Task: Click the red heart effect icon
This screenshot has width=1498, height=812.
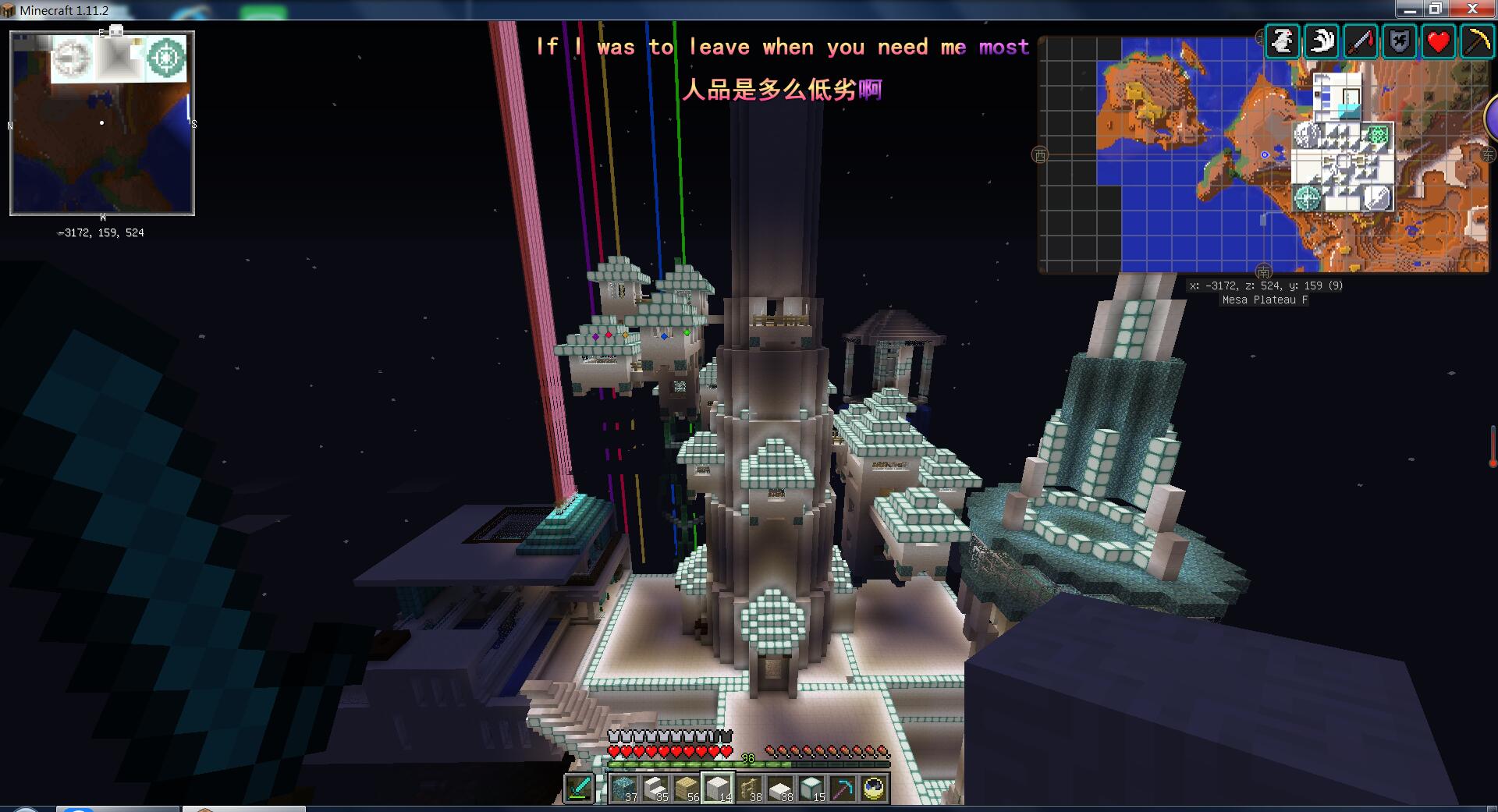Action: [1439, 41]
